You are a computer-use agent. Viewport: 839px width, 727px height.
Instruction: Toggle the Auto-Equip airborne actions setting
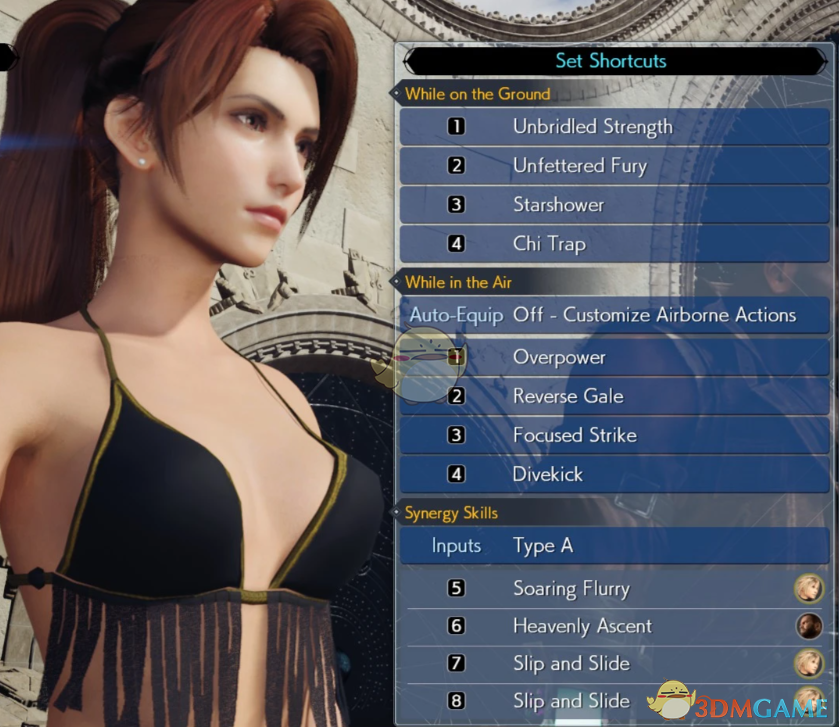[x=613, y=315]
